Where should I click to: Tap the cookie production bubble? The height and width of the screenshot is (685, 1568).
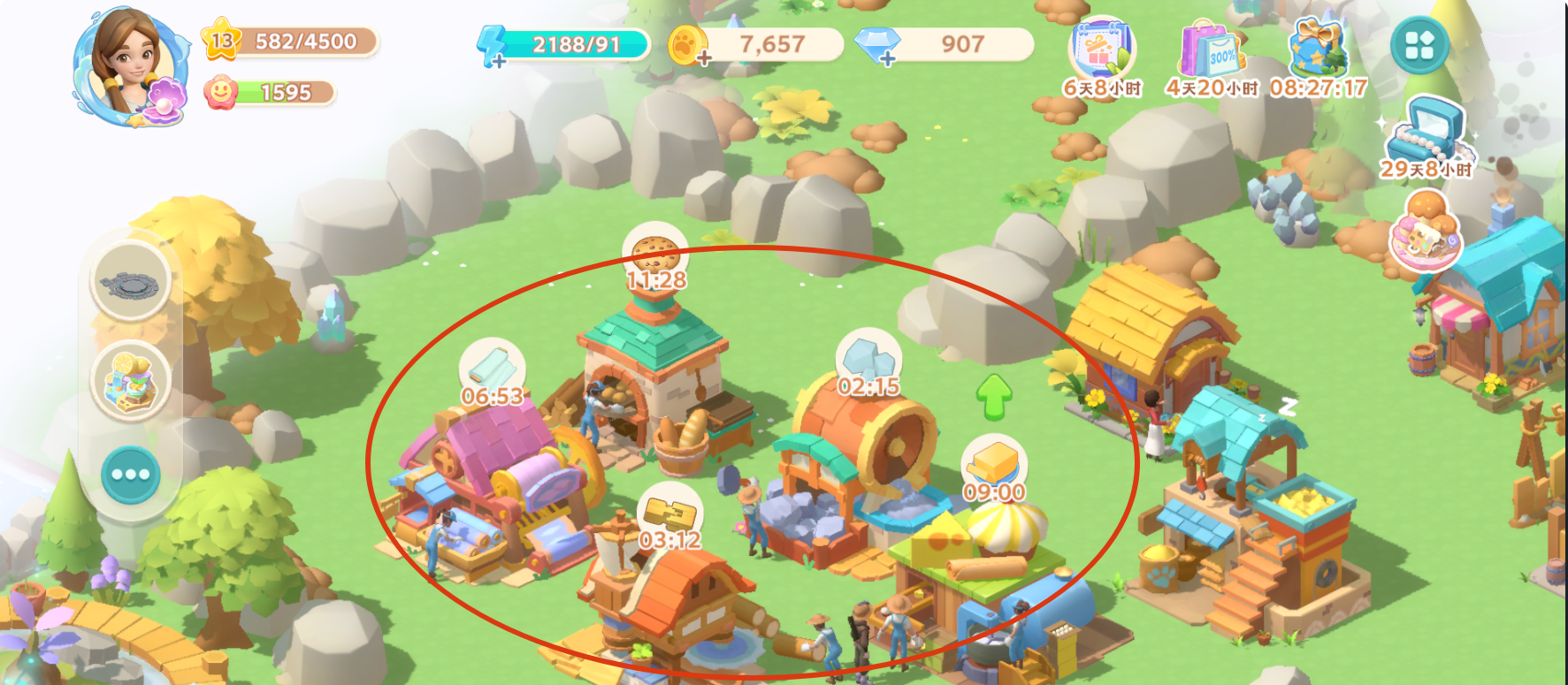[655, 253]
